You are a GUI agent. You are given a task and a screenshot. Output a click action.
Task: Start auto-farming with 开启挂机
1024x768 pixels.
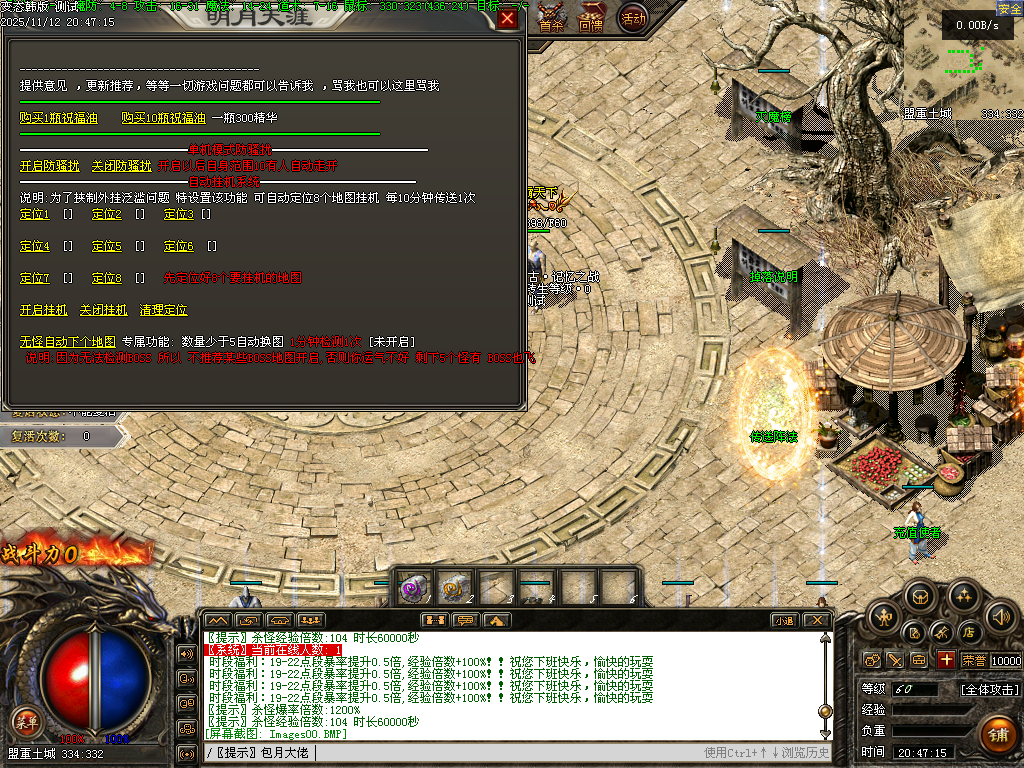pos(44,310)
